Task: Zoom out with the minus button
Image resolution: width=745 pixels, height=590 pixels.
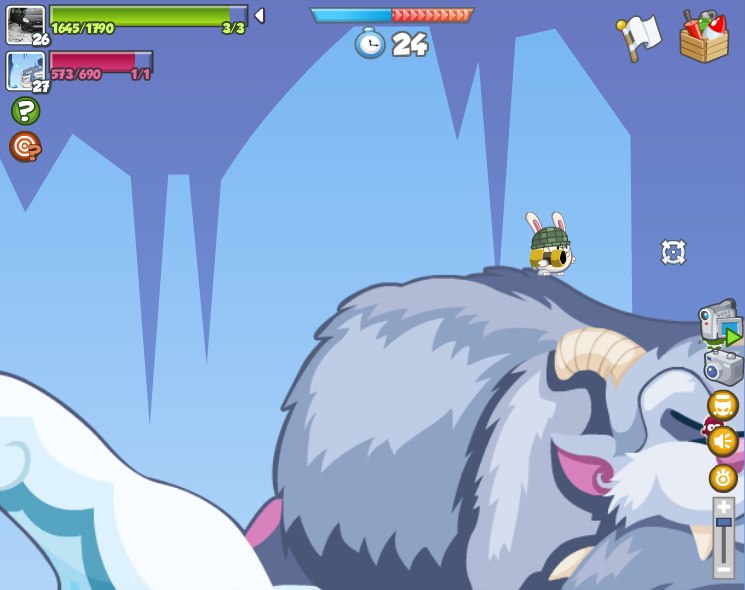Action: pos(723,569)
